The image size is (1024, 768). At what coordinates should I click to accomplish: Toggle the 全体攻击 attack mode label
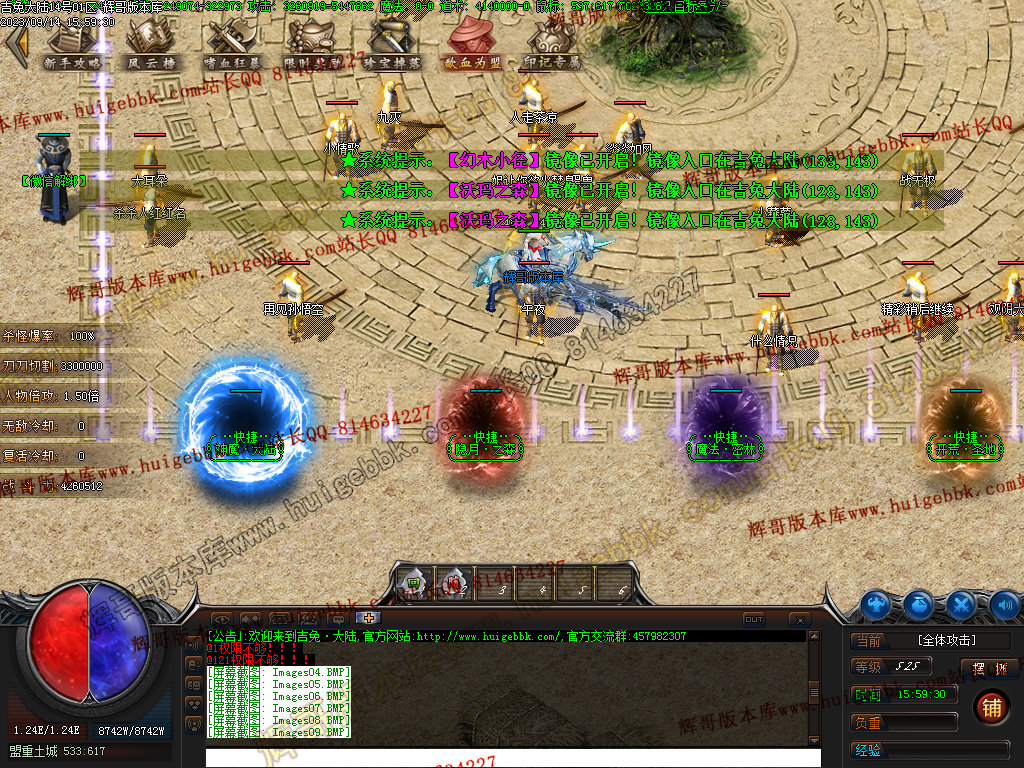[x=946, y=640]
